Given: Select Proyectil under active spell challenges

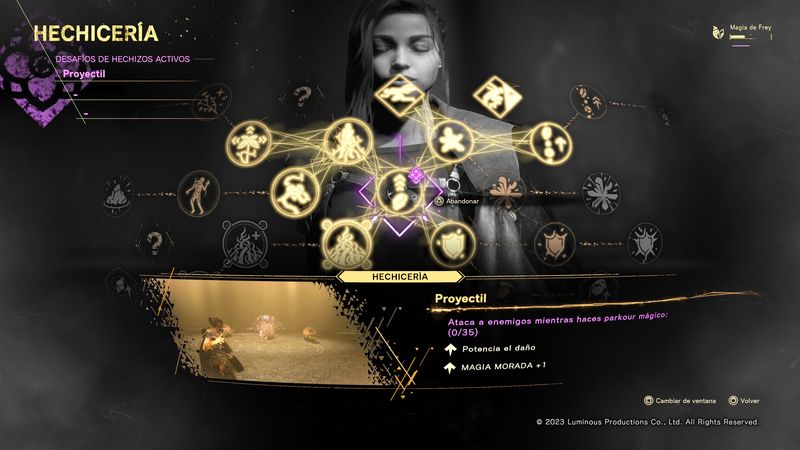Looking at the screenshot, I should click(x=85, y=73).
